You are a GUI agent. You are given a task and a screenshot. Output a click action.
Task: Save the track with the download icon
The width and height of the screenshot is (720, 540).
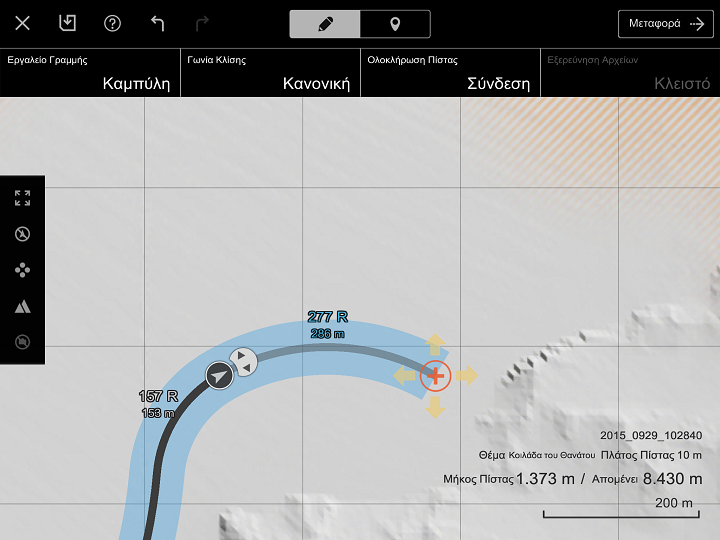click(67, 24)
